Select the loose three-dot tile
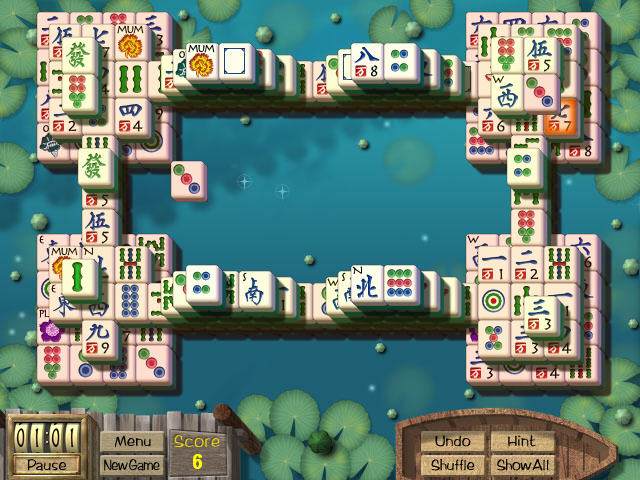 (x=189, y=180)
